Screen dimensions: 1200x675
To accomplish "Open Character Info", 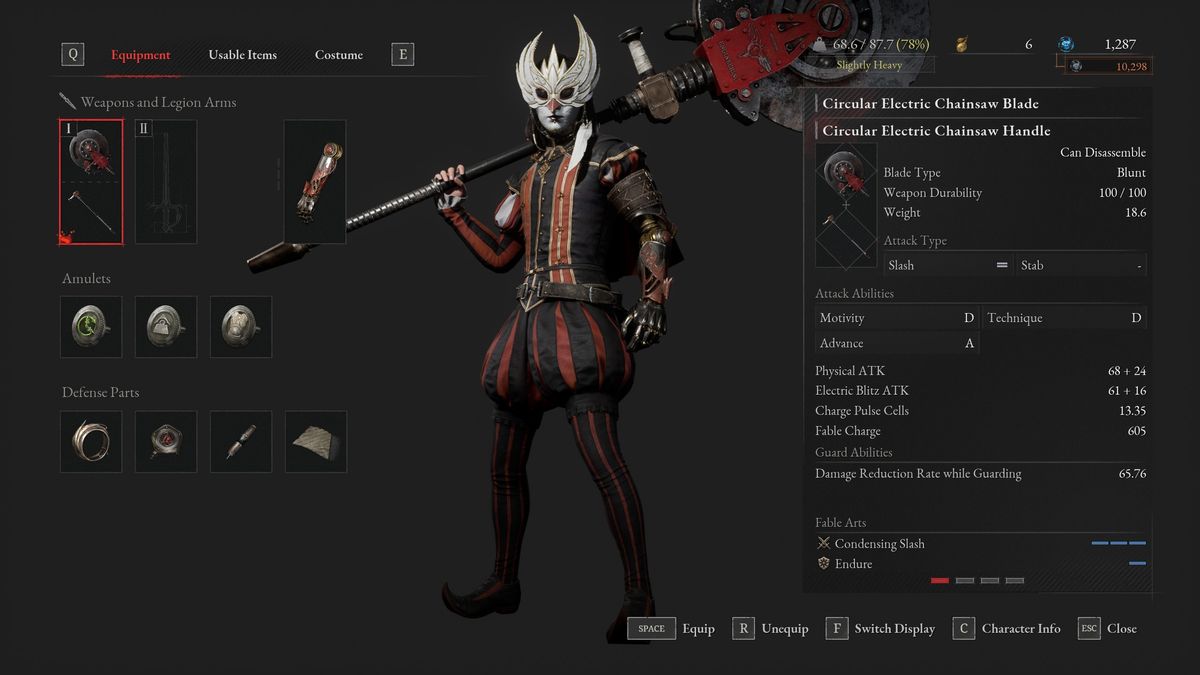I will (x=1007, y=629).
